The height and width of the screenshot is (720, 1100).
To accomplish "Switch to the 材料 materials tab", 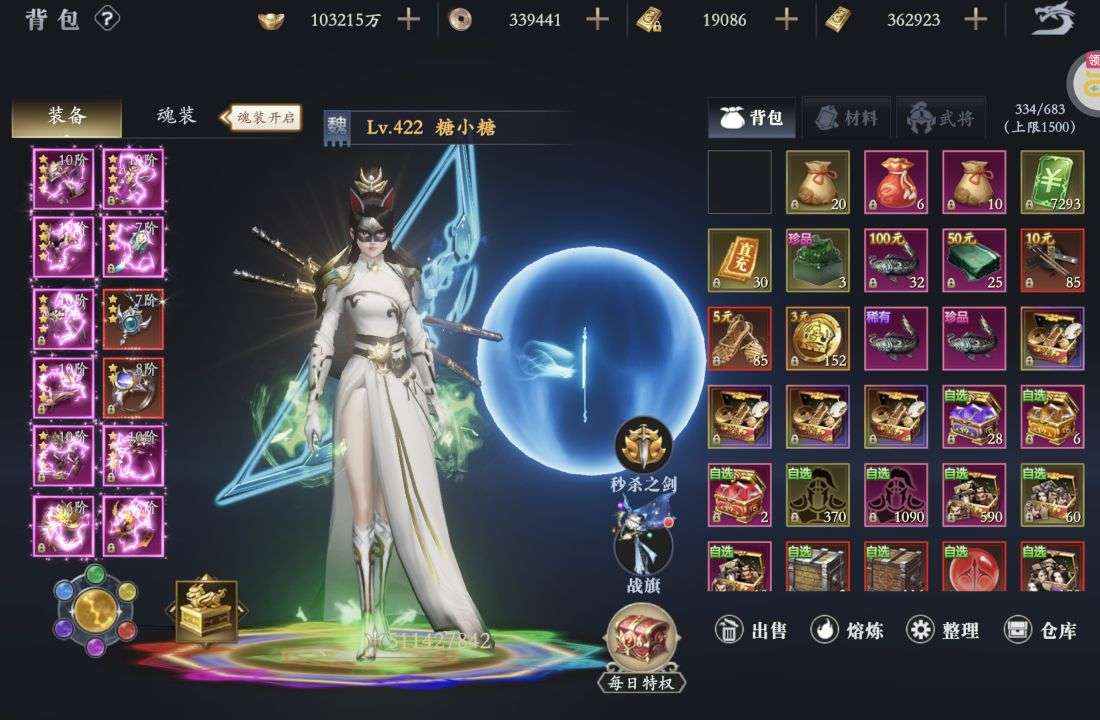I will point(846,118).
